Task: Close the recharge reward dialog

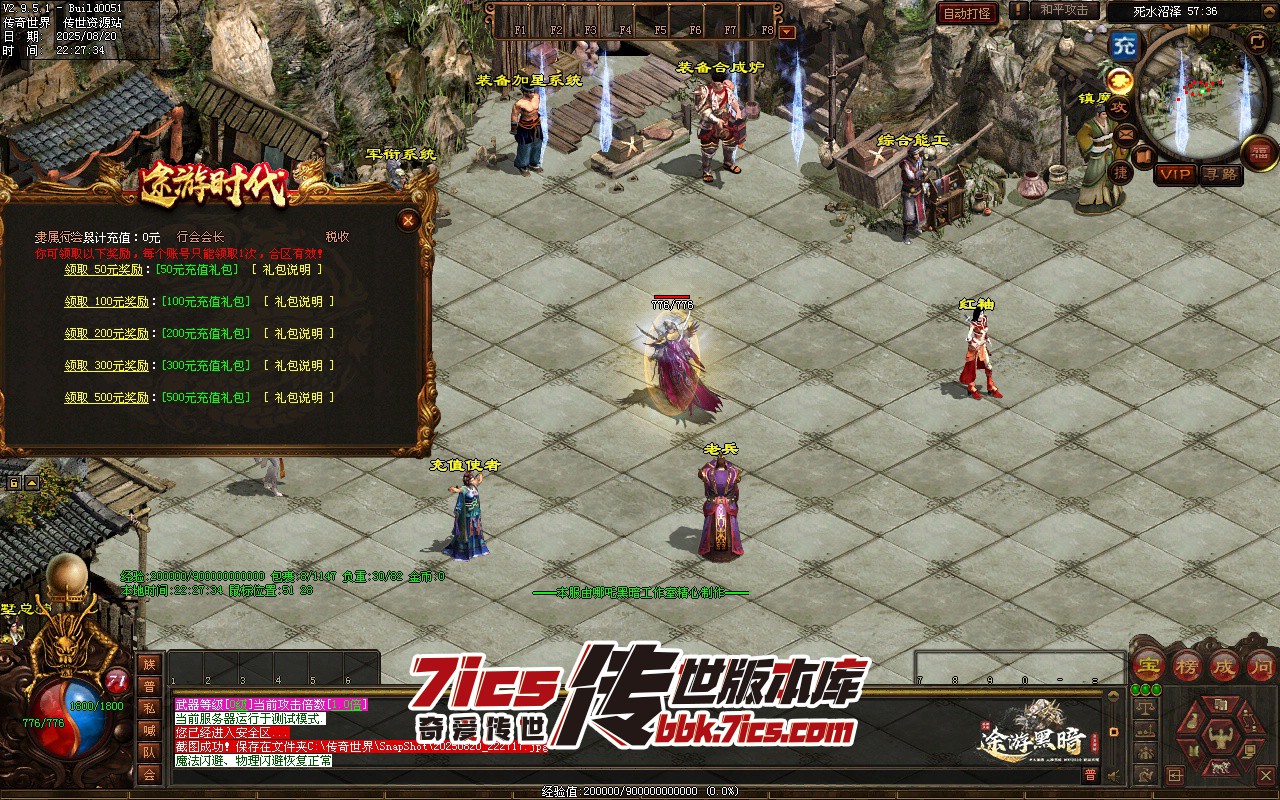Action: click(x=407, y=220)
